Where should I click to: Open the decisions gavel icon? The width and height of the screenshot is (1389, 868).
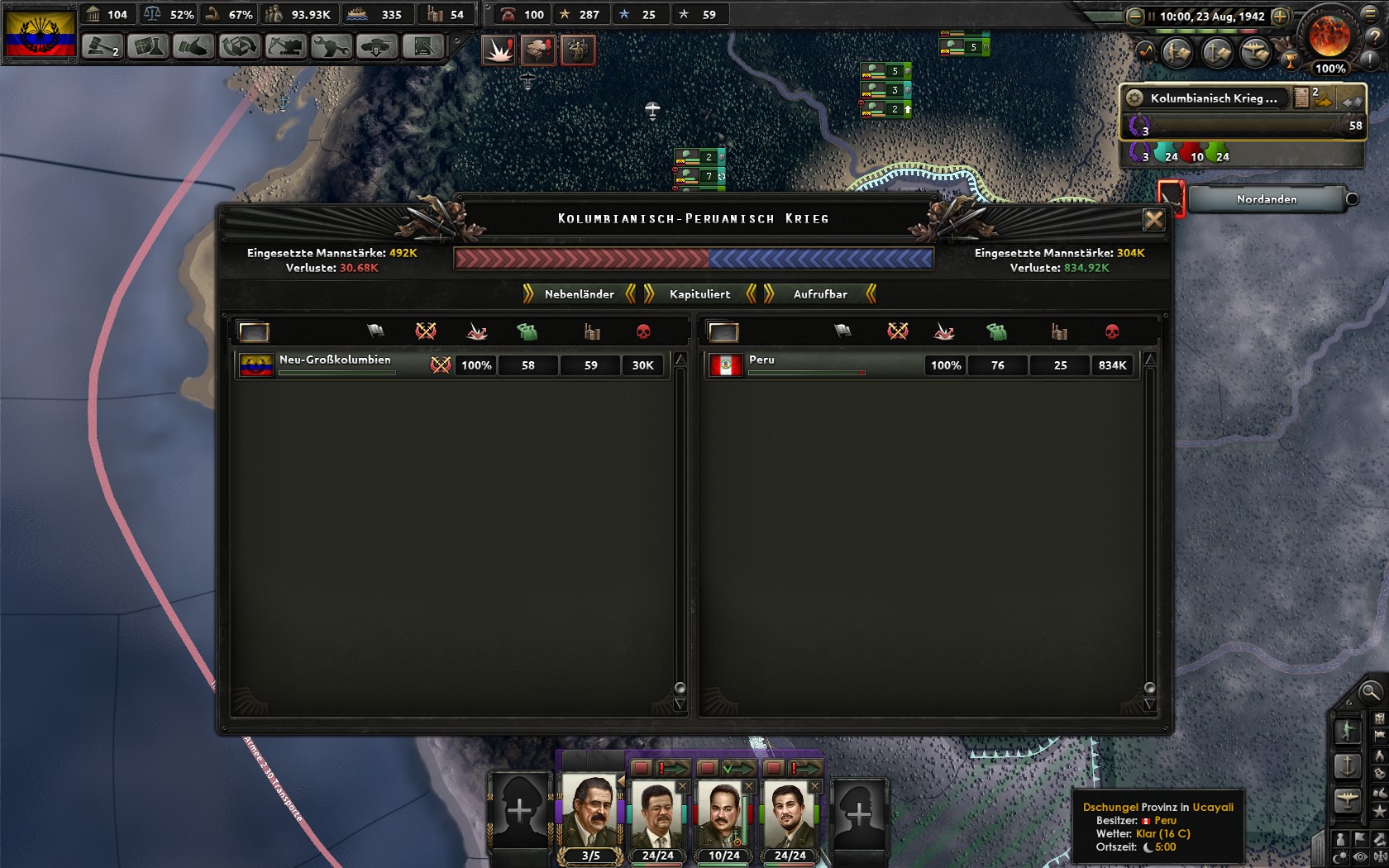101,47
